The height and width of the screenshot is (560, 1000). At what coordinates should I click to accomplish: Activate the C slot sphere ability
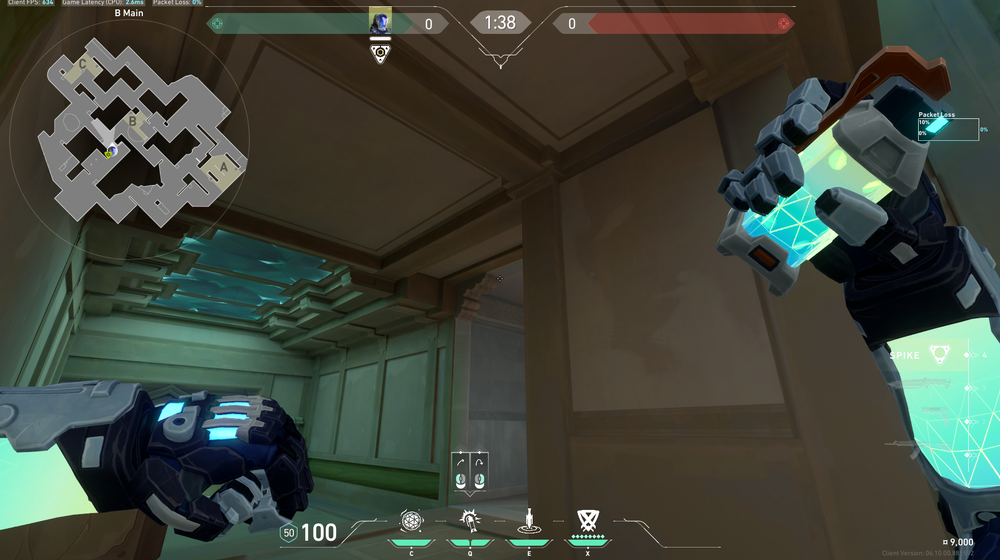coord(411,521)
